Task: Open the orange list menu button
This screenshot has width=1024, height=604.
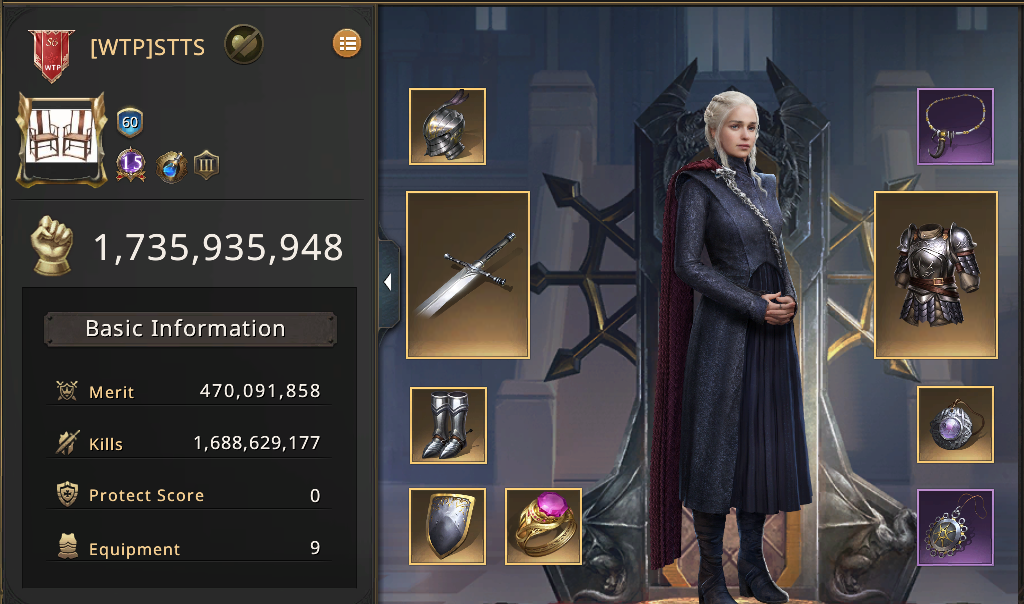Action: (x=347, y=43)
